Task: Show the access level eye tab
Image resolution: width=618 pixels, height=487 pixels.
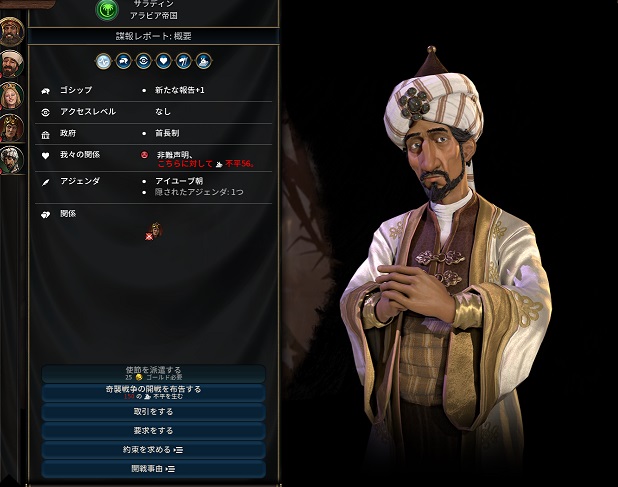Action: click(x=143, y=61)
